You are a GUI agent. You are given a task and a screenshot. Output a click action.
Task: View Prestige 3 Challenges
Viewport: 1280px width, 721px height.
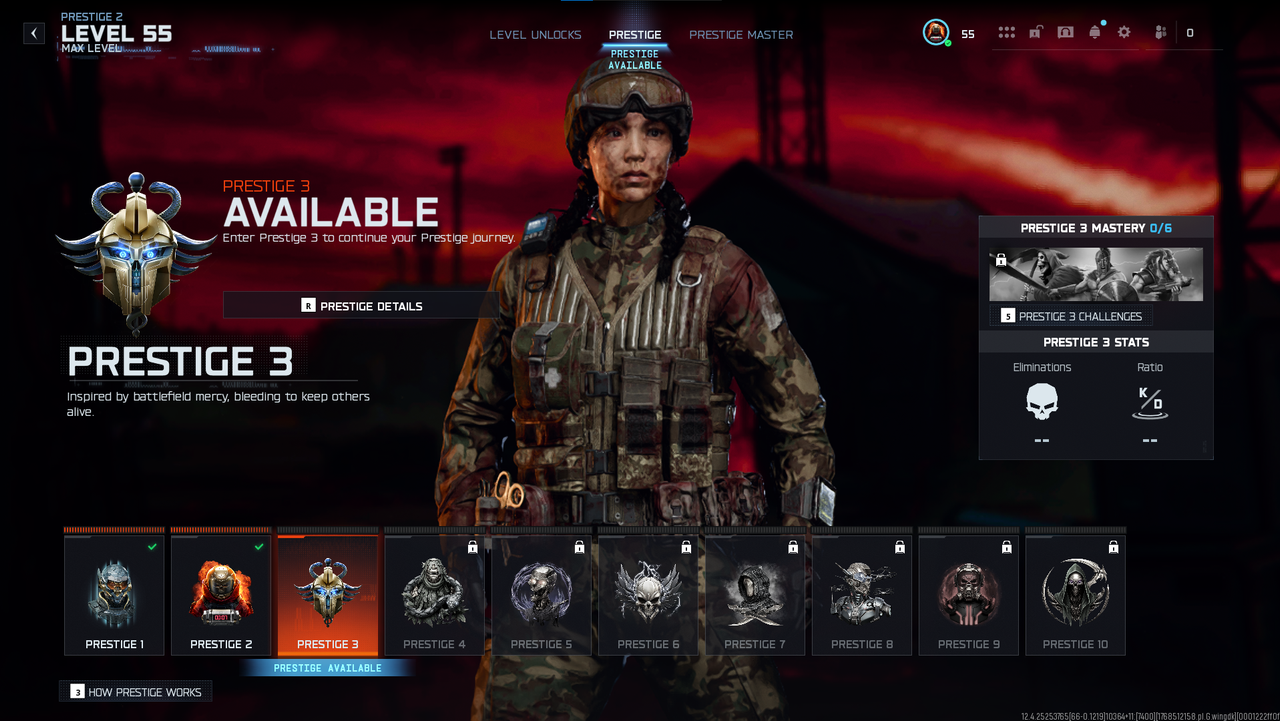(1071, 316)
